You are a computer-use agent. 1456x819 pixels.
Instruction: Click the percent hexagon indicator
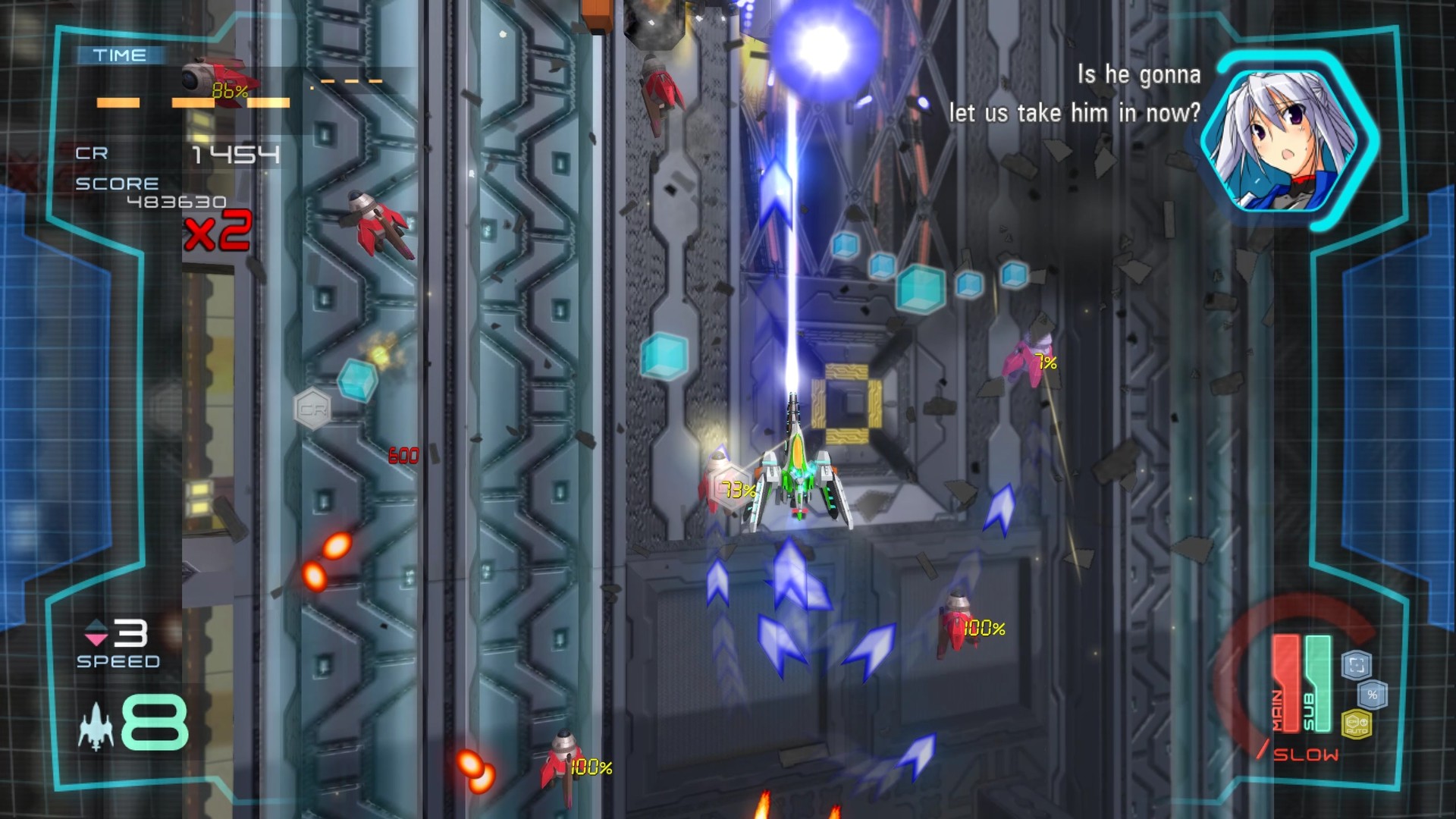click(1373, 695)
